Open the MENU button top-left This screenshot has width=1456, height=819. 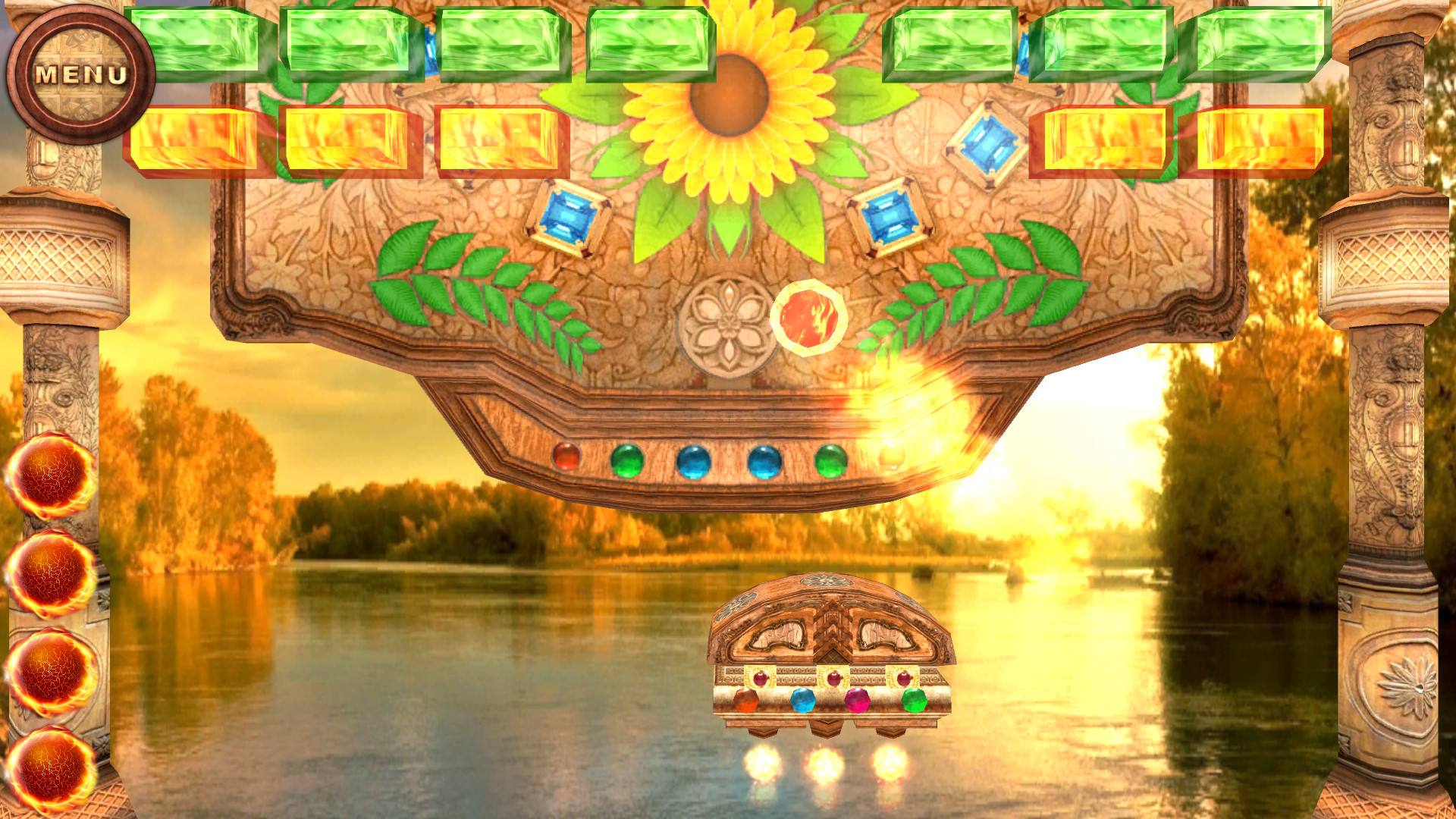(x=80, y=74)
